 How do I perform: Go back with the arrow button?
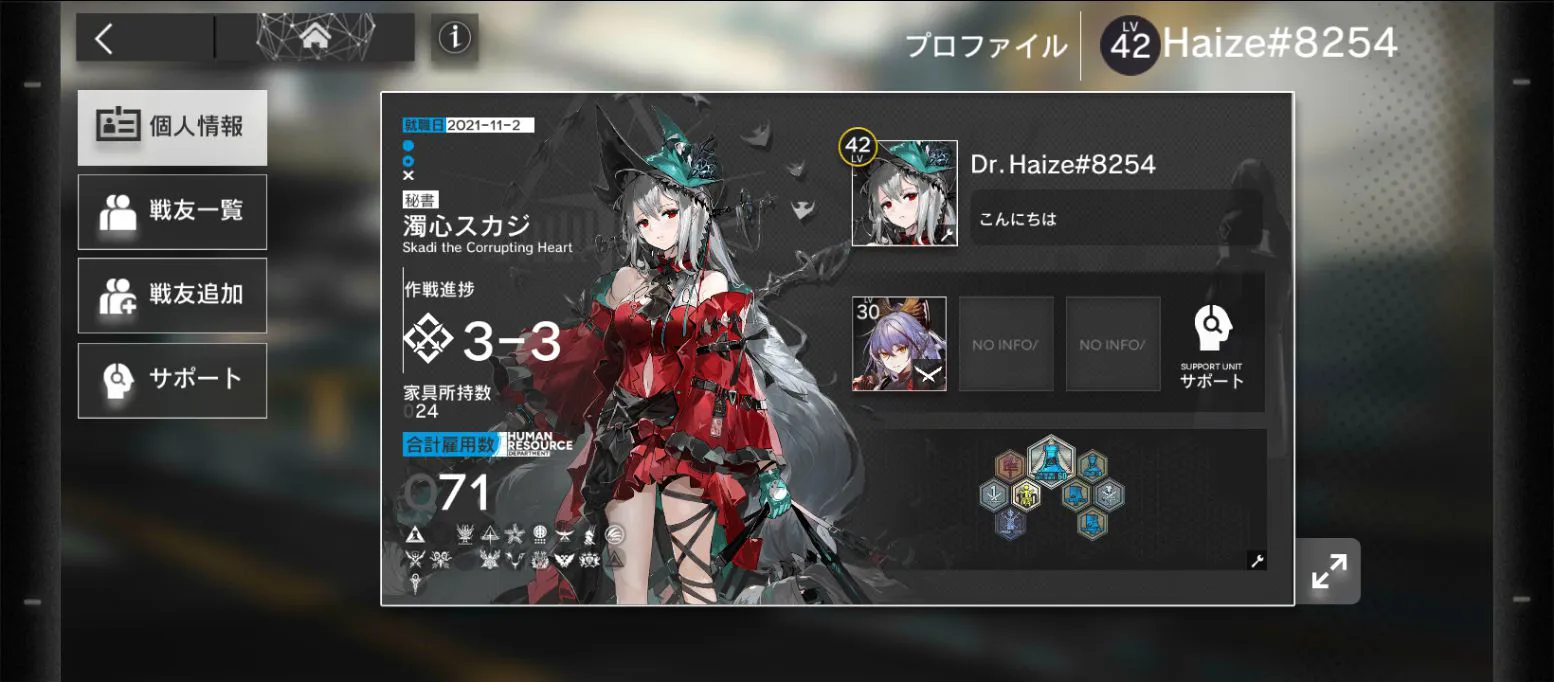coord(105,38)
